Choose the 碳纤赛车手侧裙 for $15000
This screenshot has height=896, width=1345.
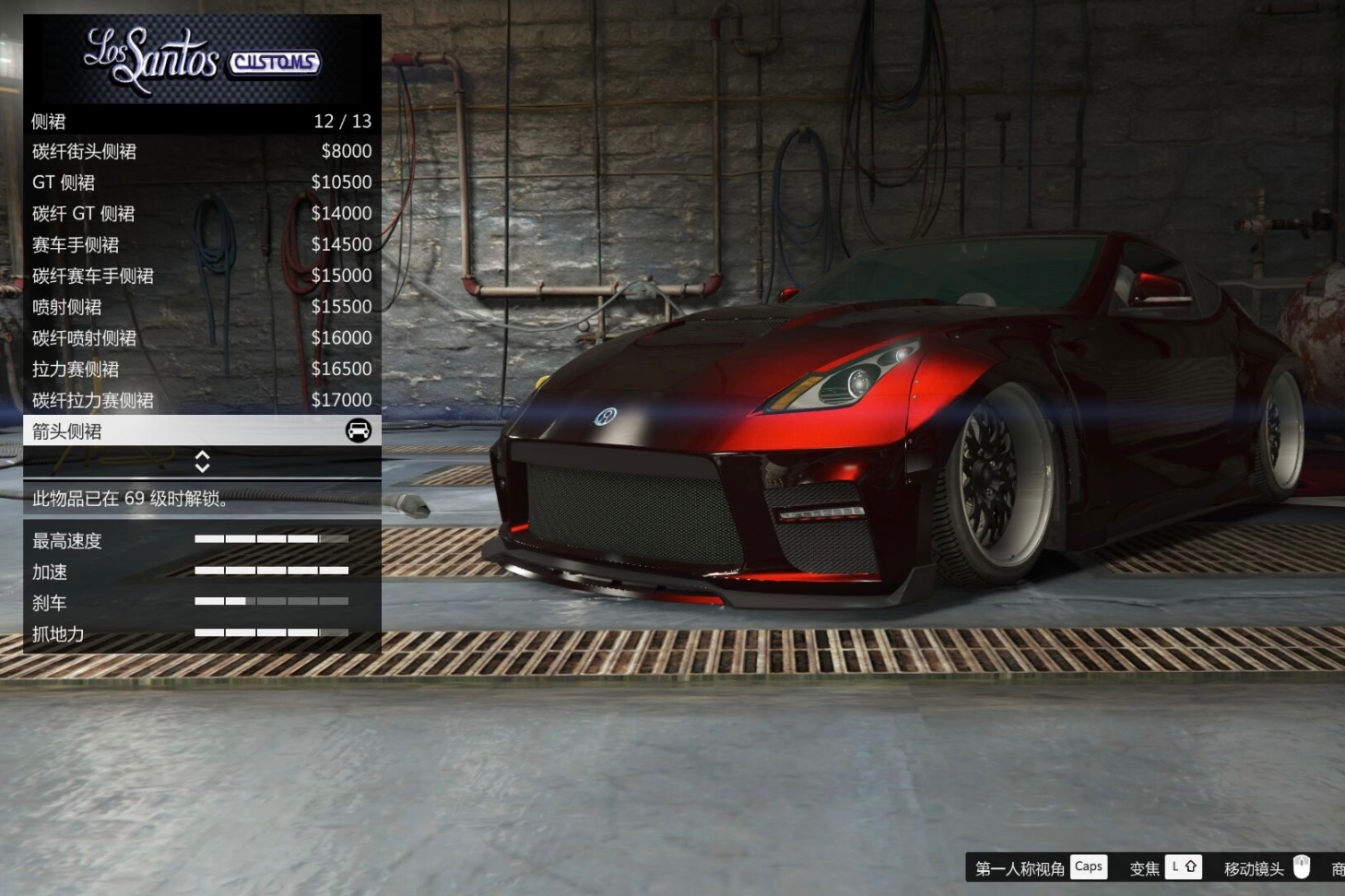point(201,276)
